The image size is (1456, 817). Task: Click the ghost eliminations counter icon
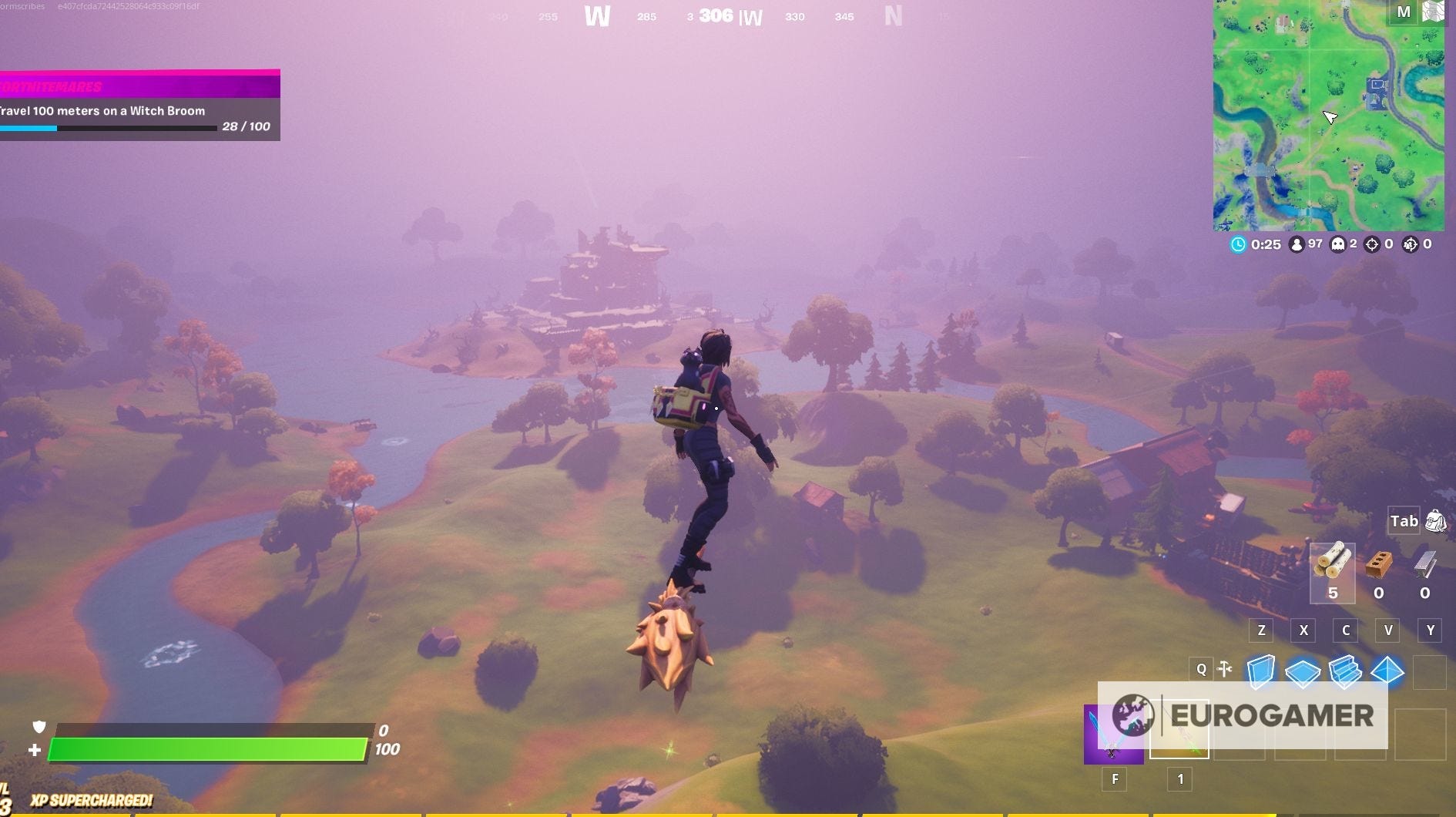[1338, 244]
